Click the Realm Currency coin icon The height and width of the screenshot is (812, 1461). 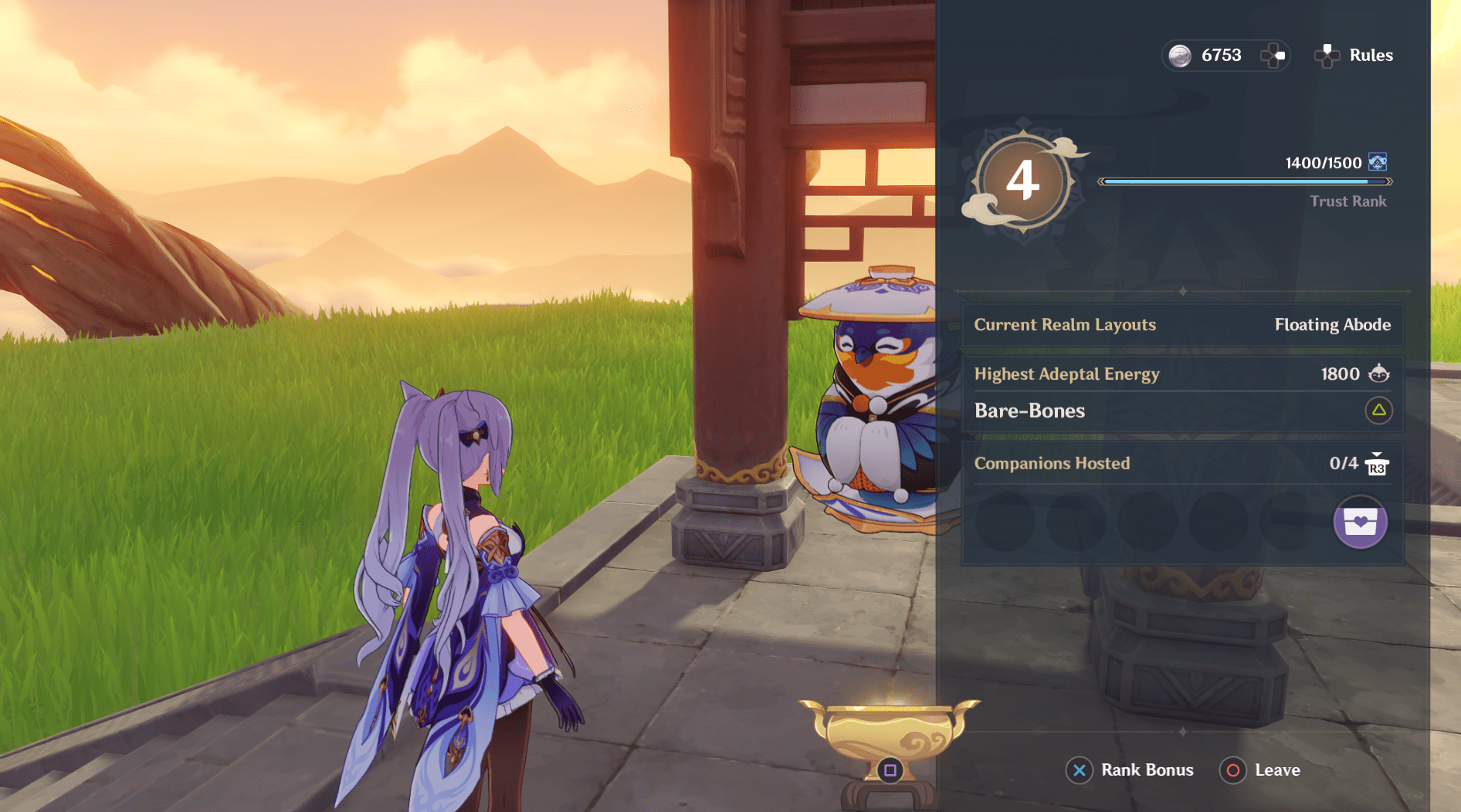pos(1180,55)
